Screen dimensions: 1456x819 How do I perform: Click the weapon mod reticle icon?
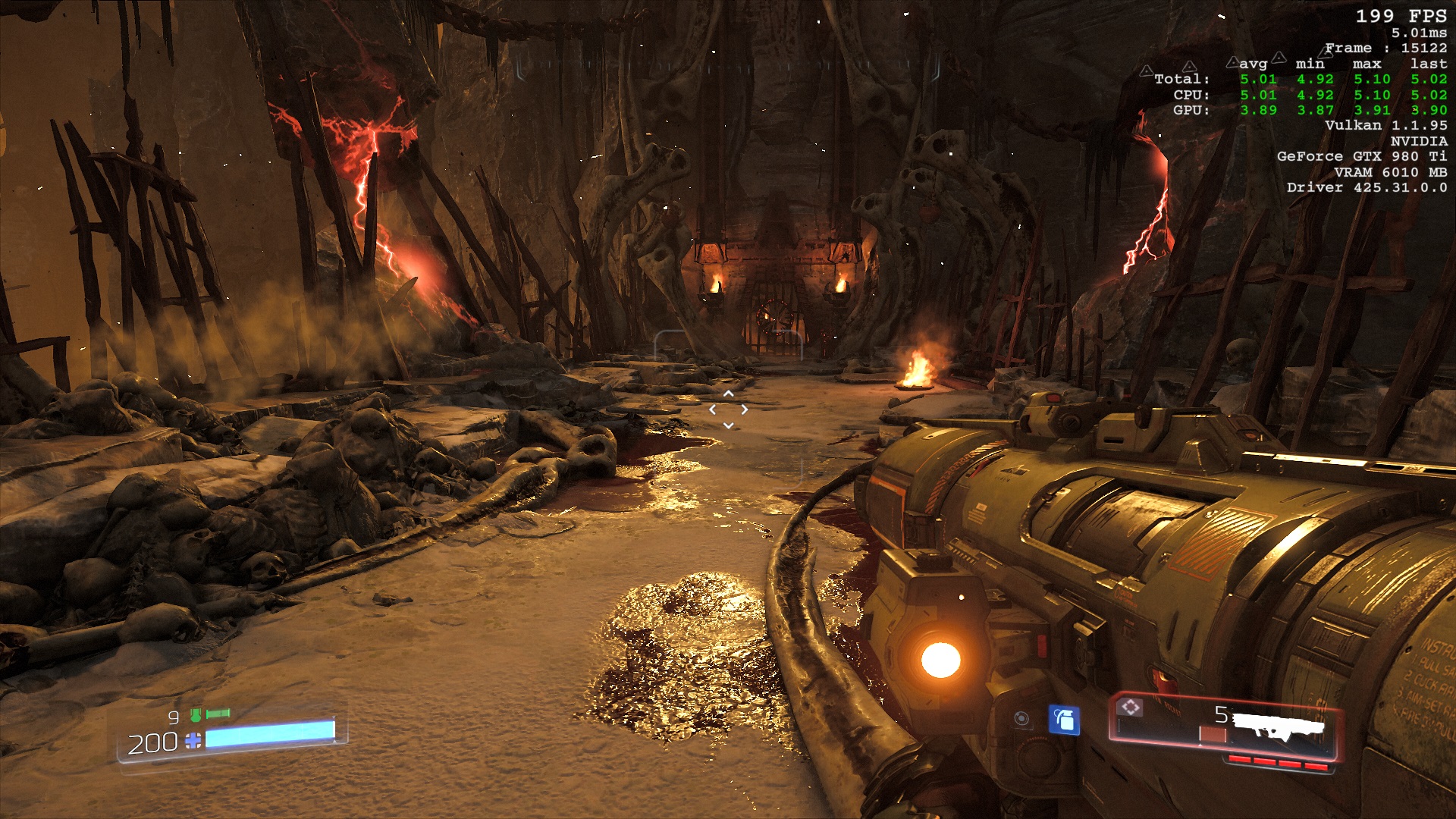1131,708
